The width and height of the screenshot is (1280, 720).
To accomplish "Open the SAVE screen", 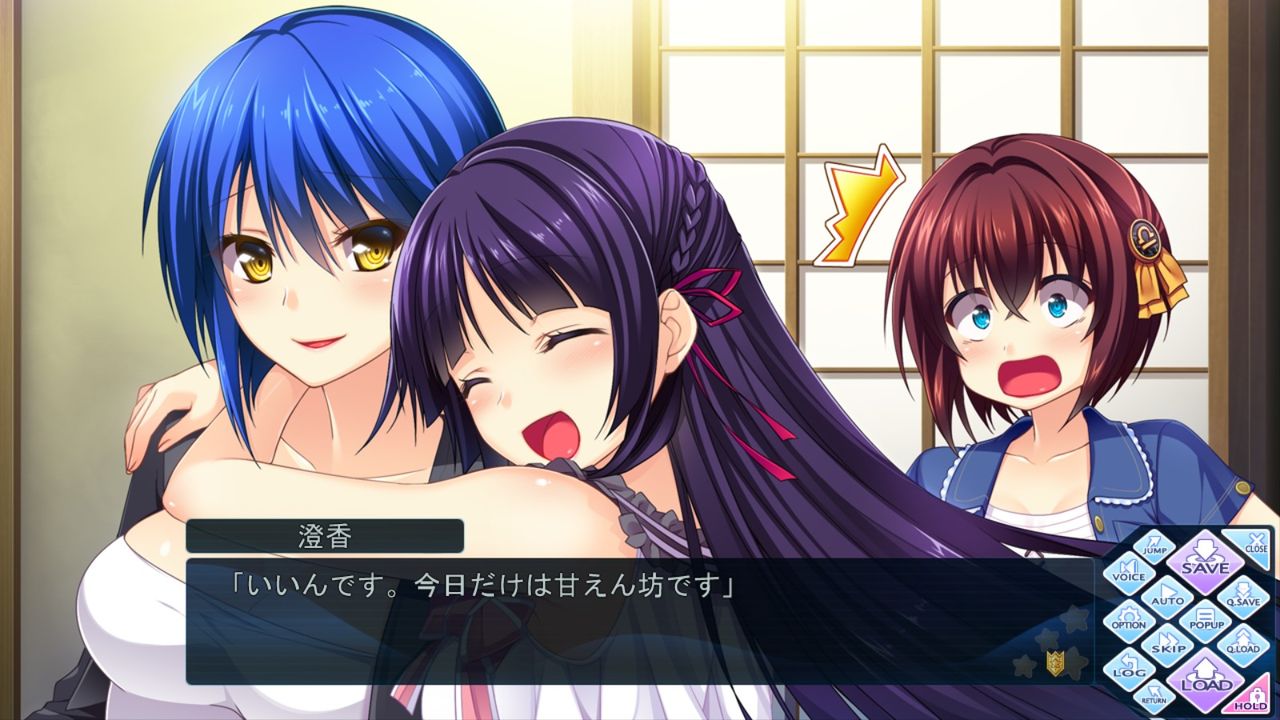I will 1206,564.
